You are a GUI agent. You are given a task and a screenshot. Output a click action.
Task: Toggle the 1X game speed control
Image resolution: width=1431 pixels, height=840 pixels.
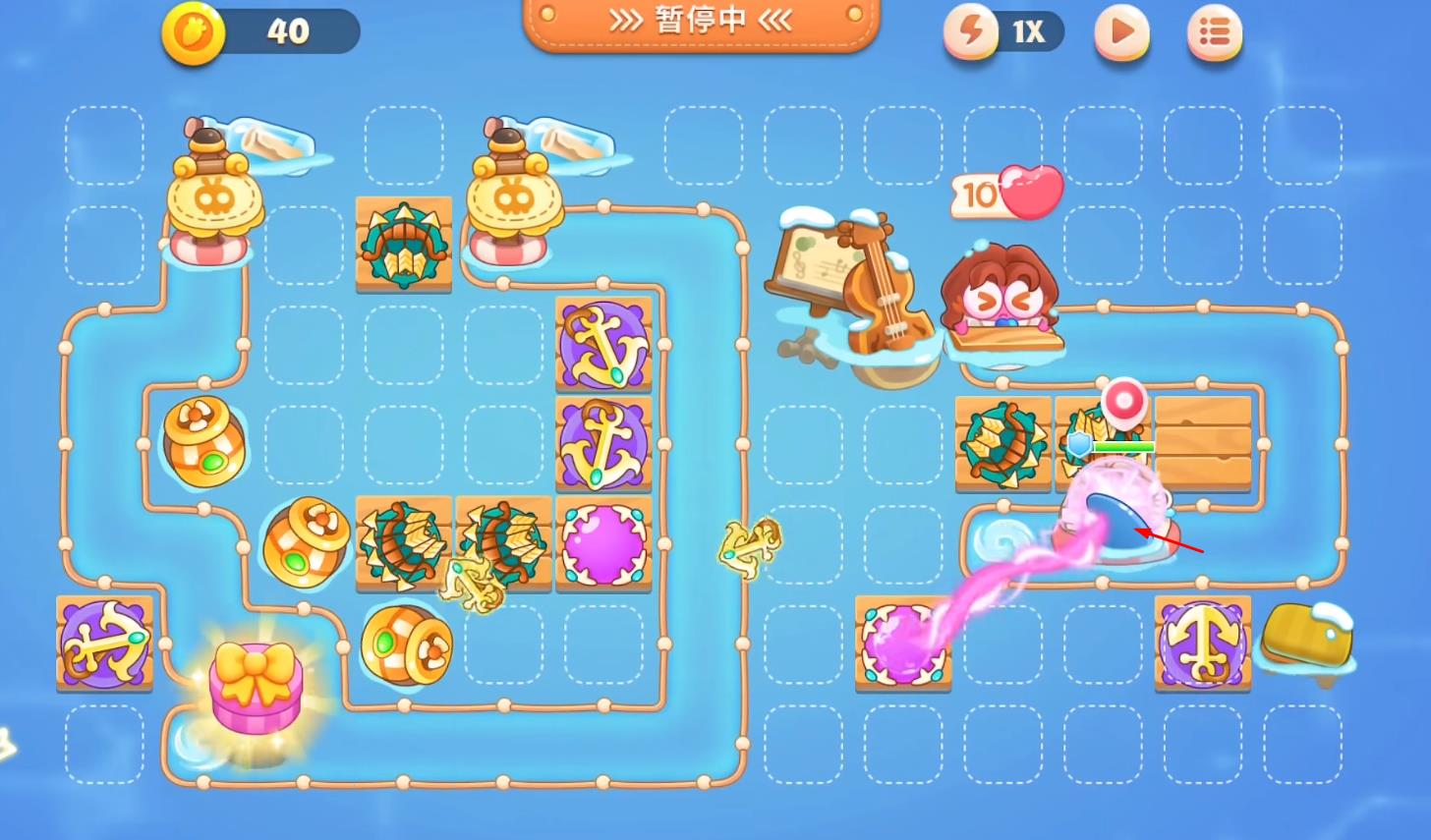[x=1002, y=32]
